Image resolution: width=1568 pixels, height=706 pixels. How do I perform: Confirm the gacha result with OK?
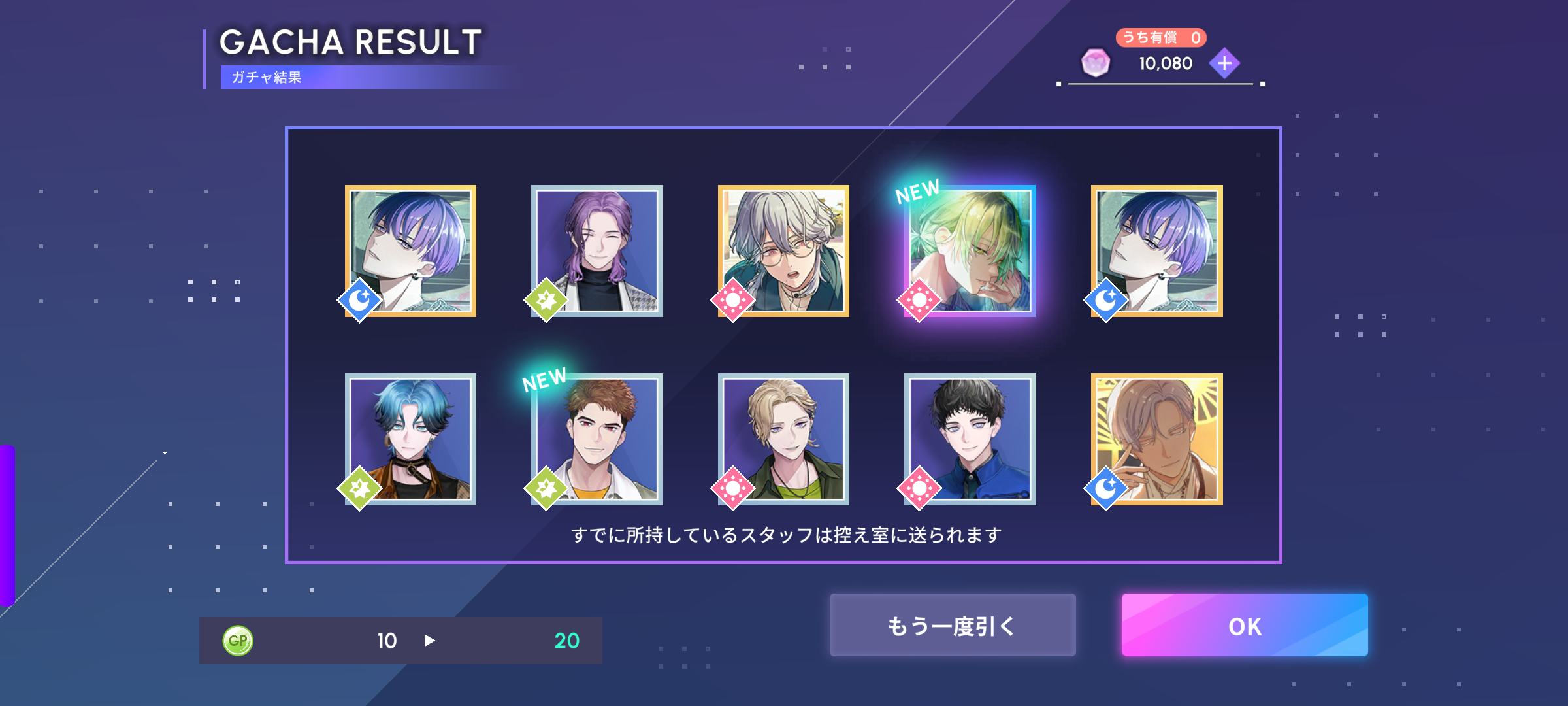1244,625
